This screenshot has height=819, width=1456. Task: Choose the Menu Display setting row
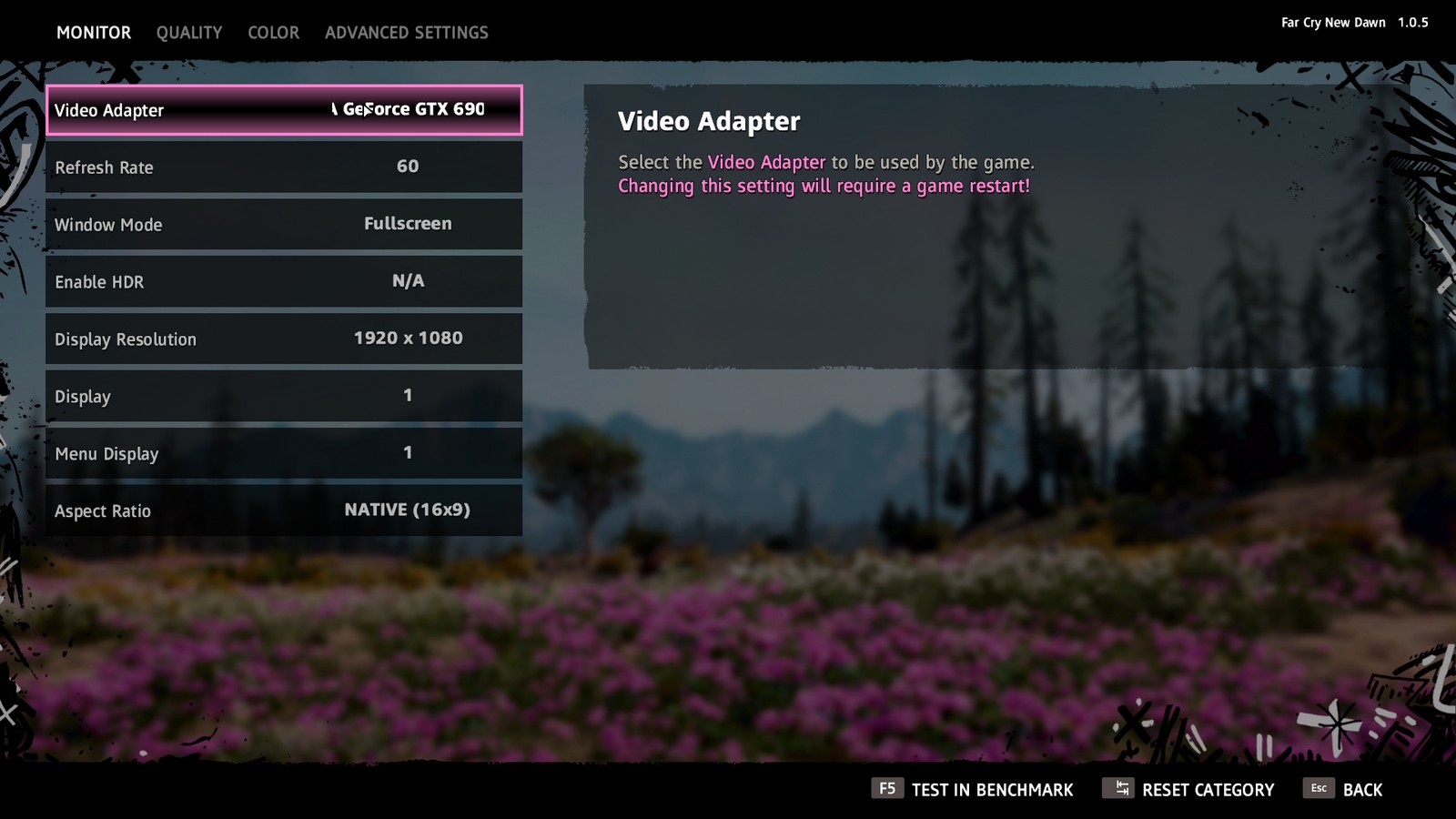click(x=284, y=454)
